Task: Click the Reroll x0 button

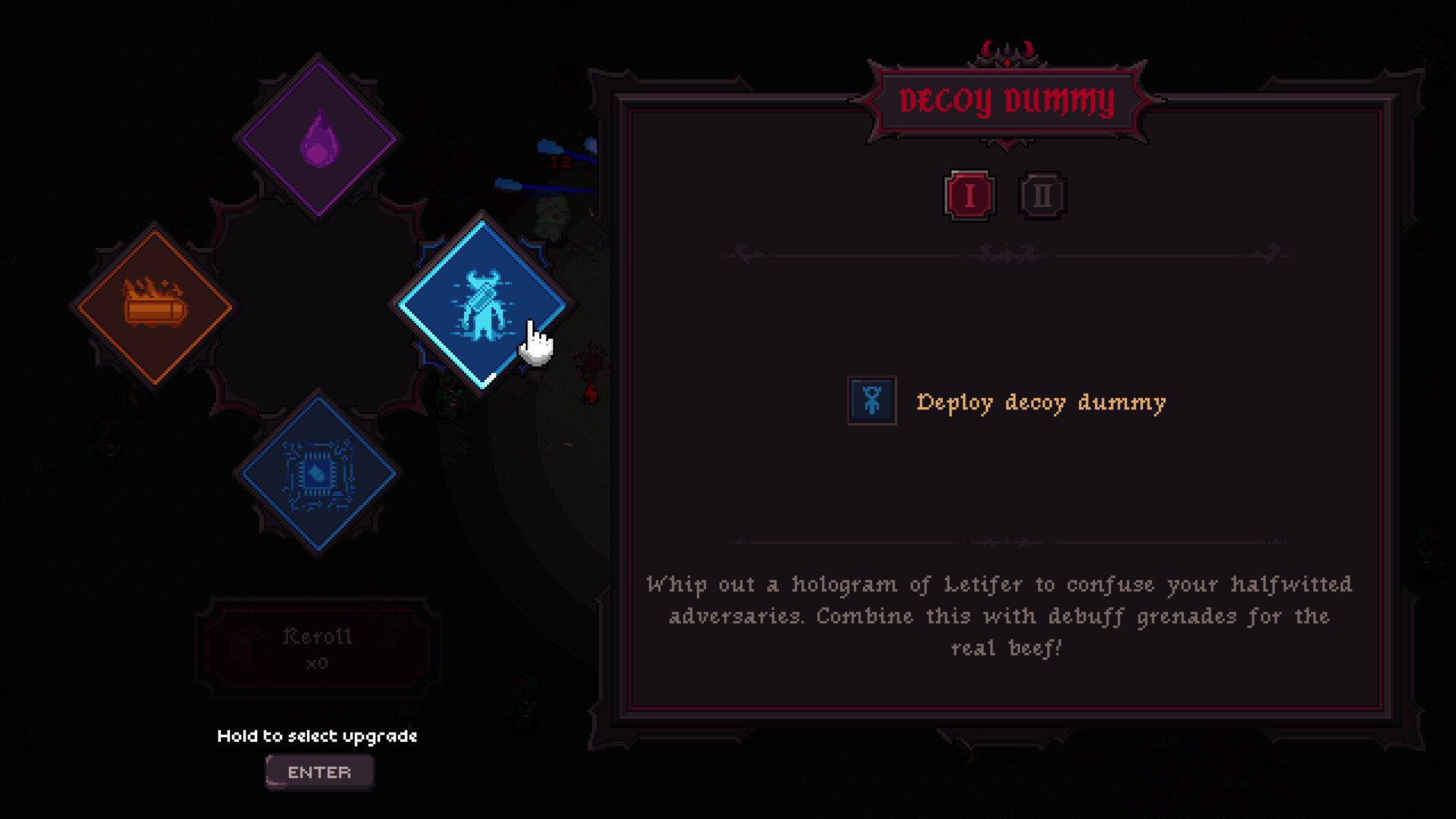Action: tap(318, 645)
